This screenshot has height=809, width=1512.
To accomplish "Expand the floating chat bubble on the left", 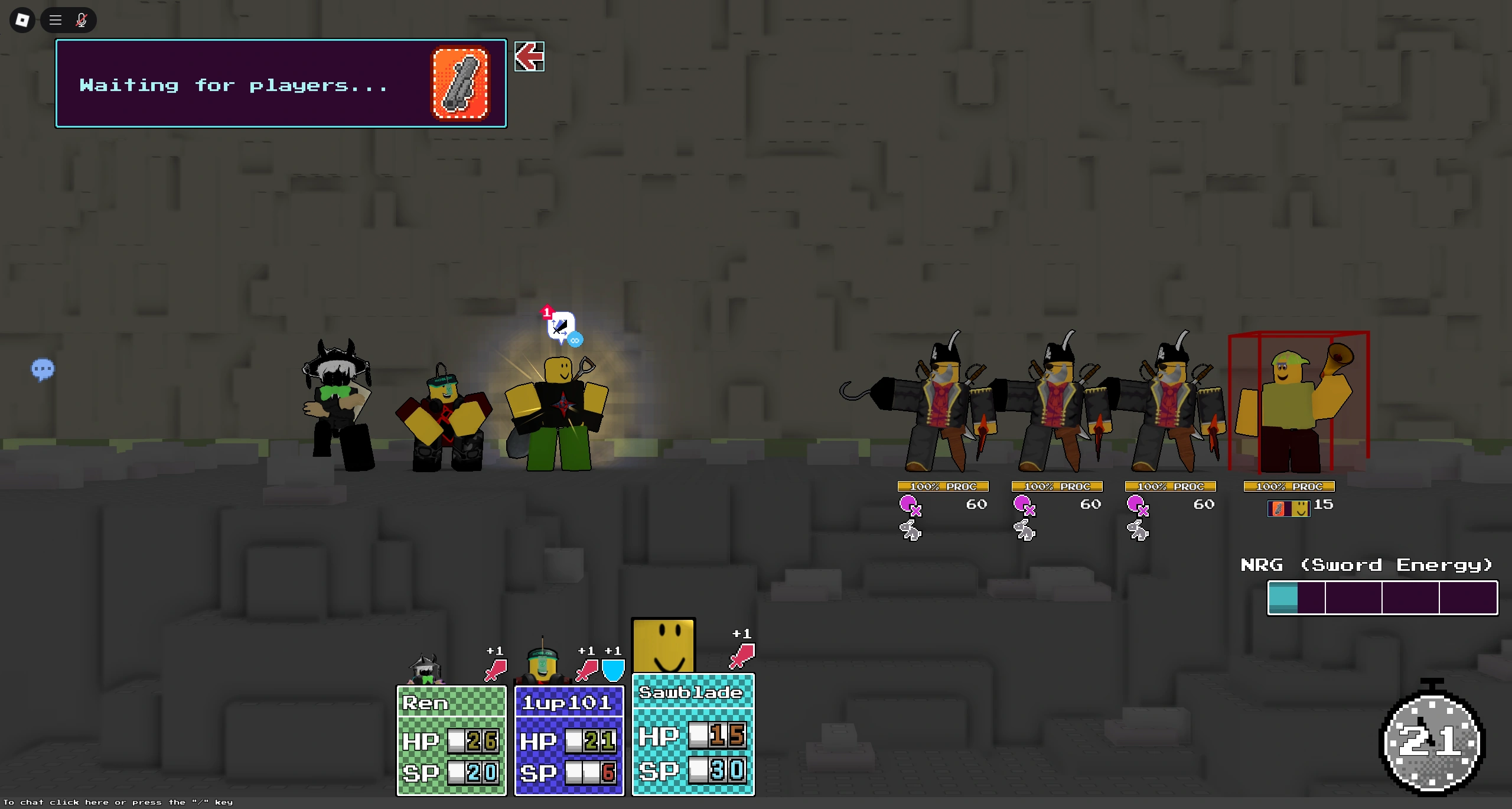I will 42,369.
